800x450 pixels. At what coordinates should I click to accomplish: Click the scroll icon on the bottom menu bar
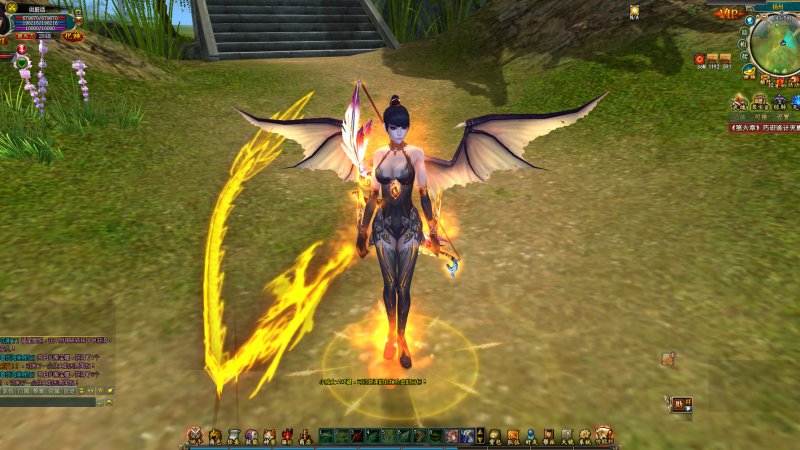232,435
